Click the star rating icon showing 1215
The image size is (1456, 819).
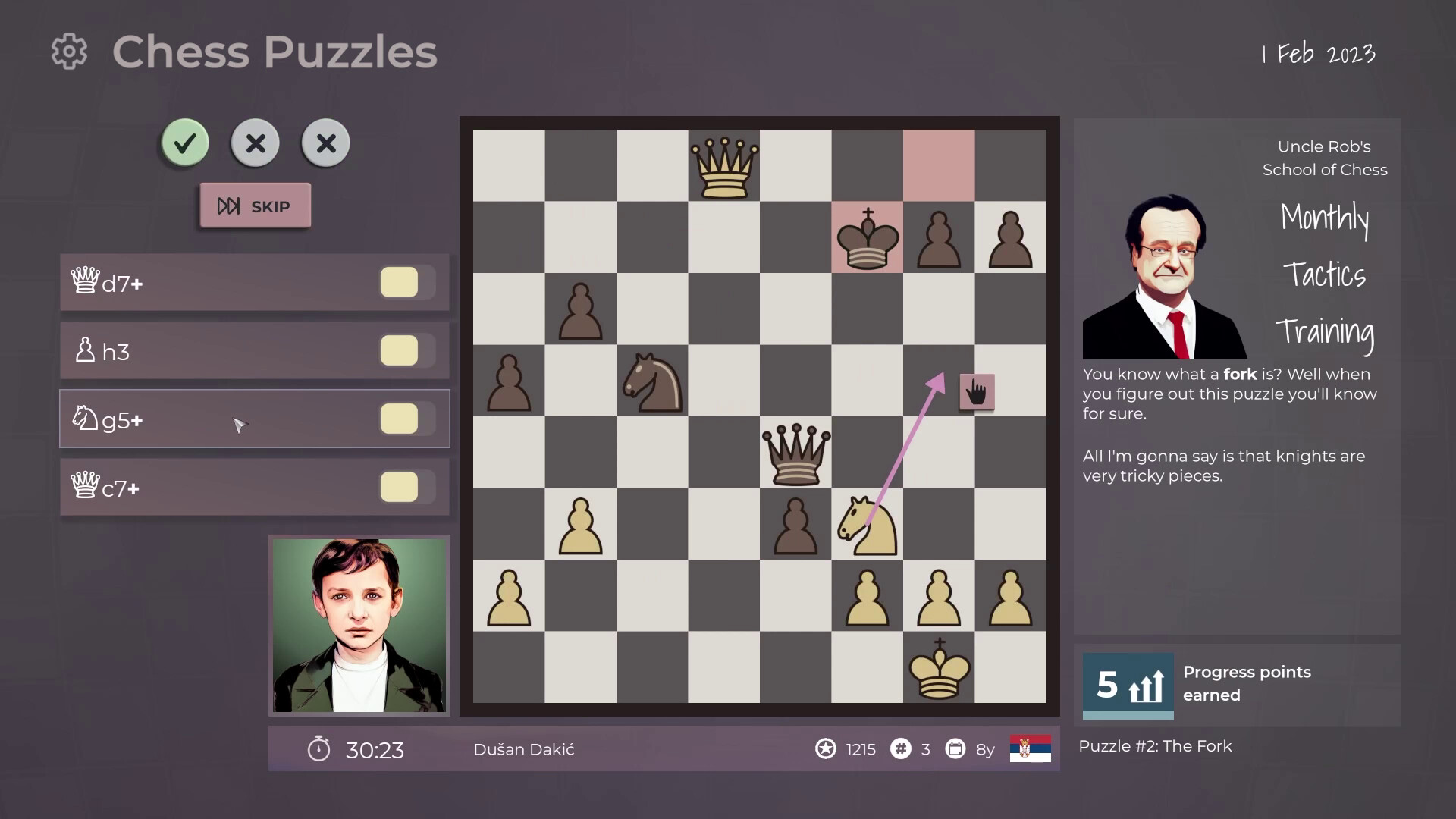826,749
